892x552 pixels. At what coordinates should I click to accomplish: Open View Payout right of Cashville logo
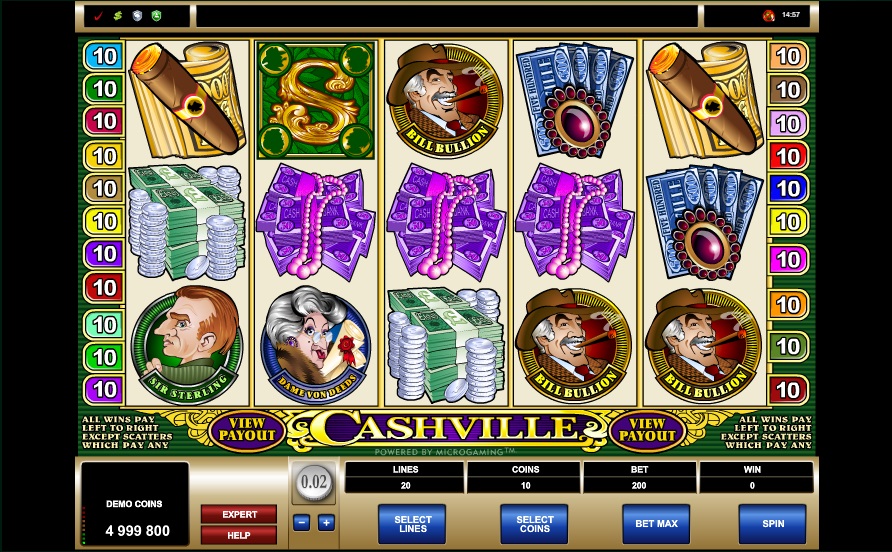pyautogui.click(x=647, y=429)
